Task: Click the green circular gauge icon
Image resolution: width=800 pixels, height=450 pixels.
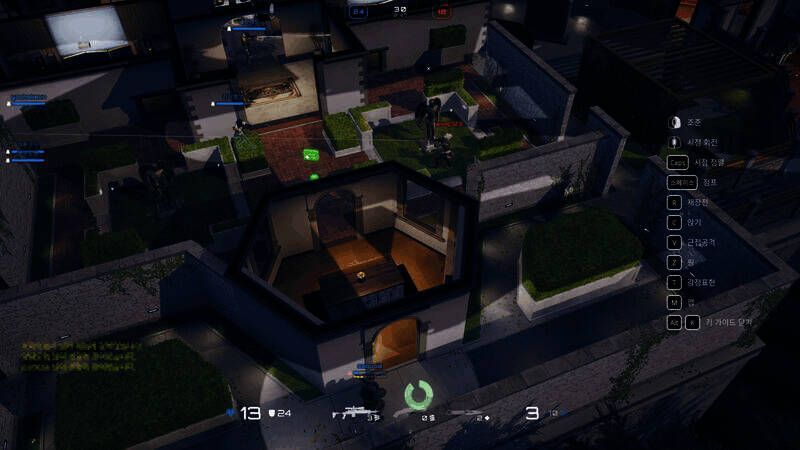Action: click(x=418, y=394)
